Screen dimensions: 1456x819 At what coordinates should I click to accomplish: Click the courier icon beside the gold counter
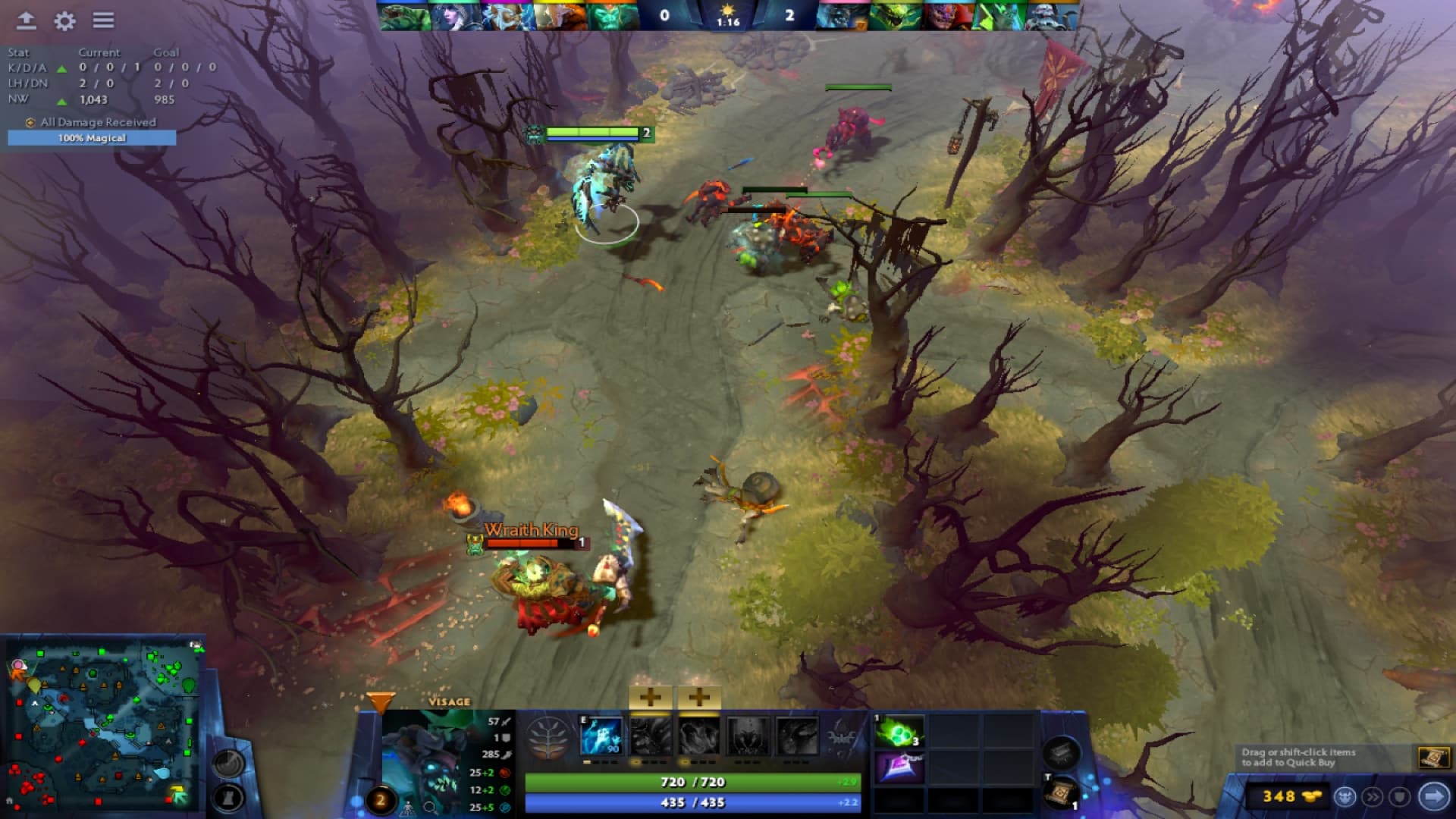point(1346,797)
